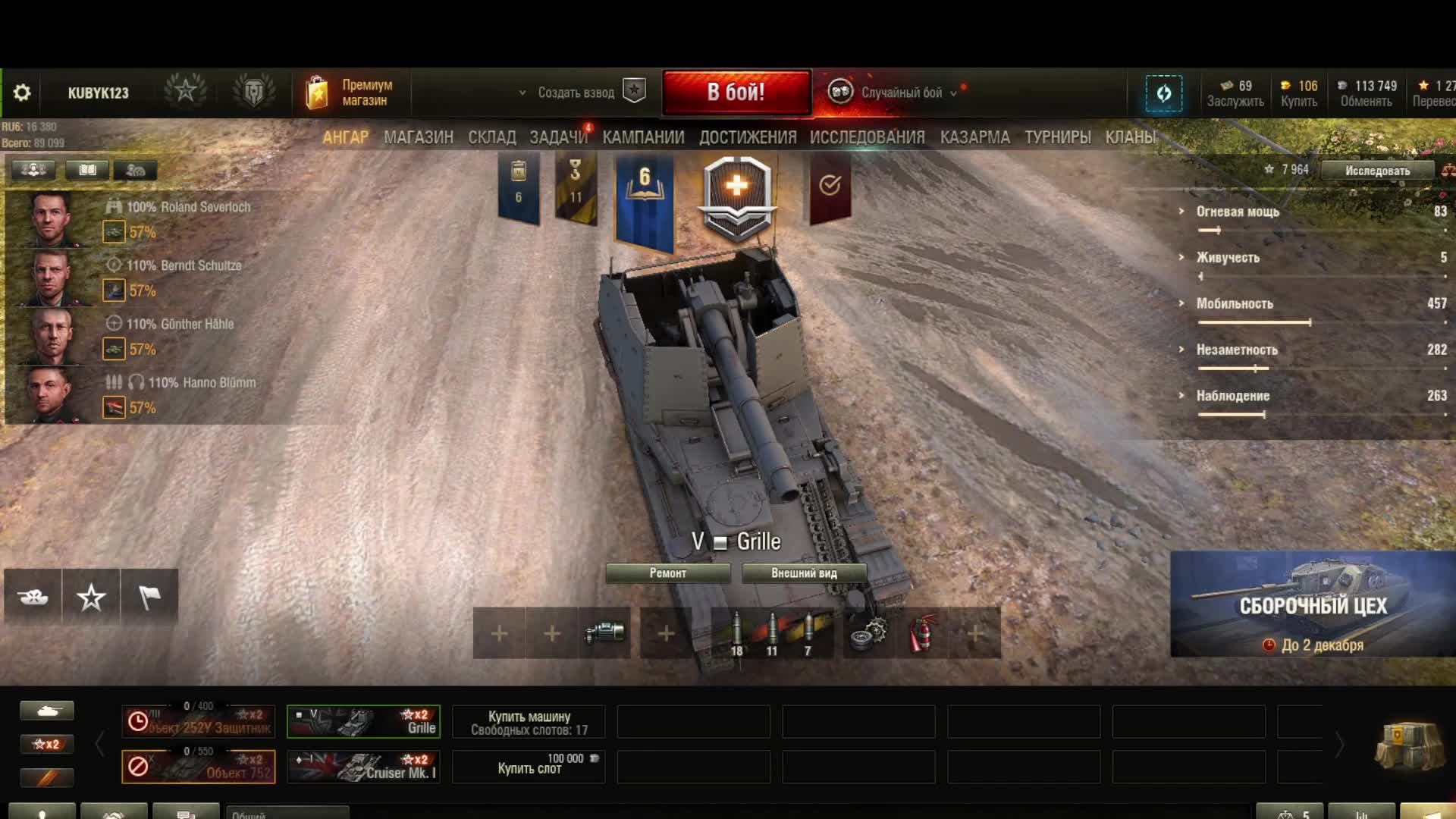
Task: Click the Ремонт repair button
Action: pos(667,573)
